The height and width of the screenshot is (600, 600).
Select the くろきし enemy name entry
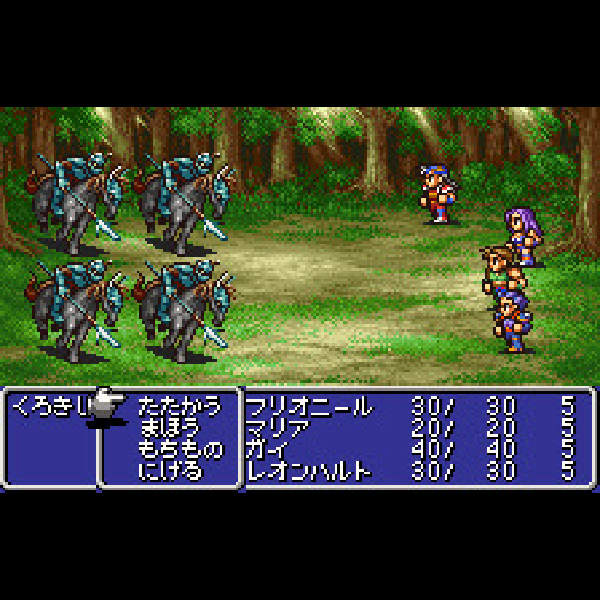45,407
